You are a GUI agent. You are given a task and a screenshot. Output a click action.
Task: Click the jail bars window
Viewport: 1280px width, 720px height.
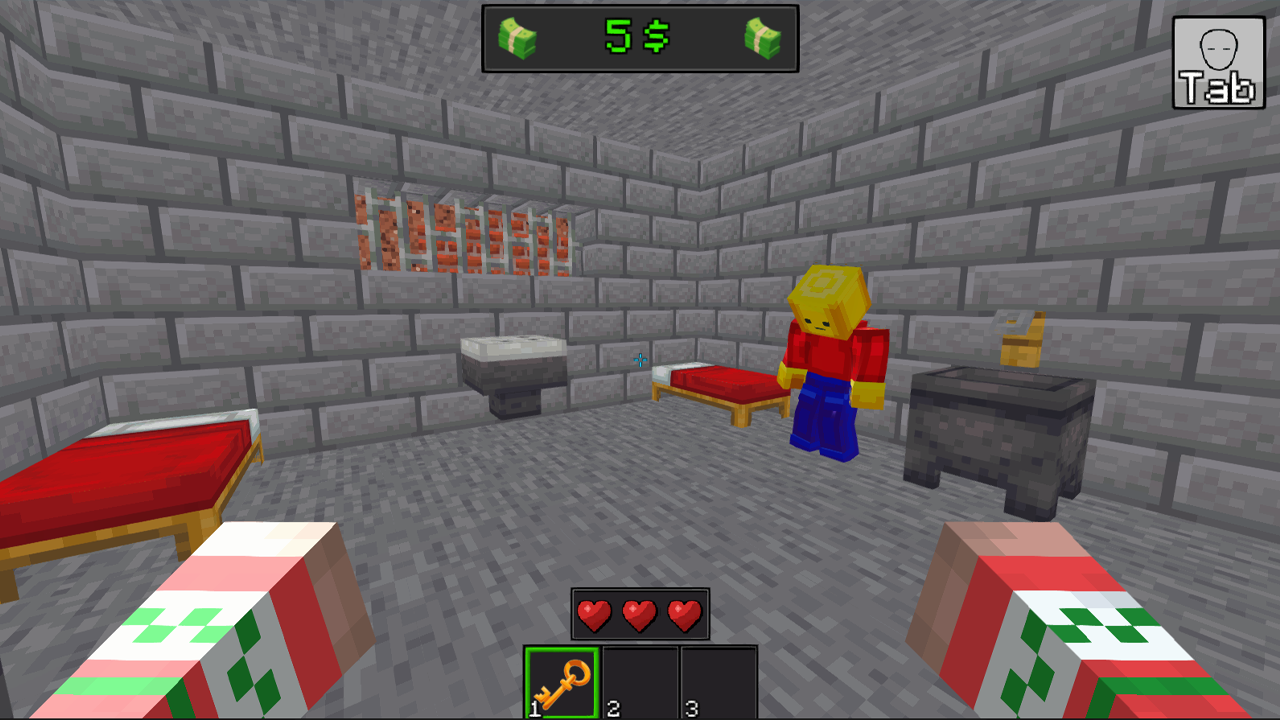click(x=465, y=225)
